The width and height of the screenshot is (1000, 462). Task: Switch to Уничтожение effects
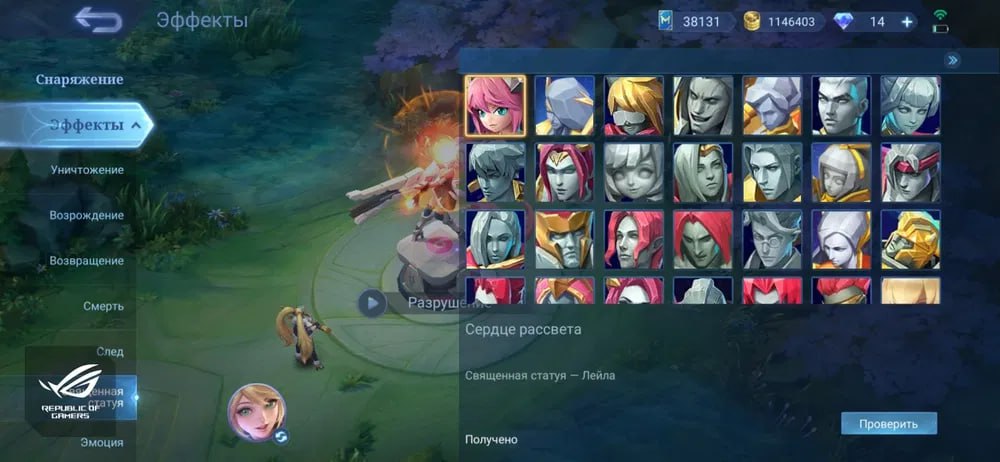pyautogui.click(x=87, y=170)
